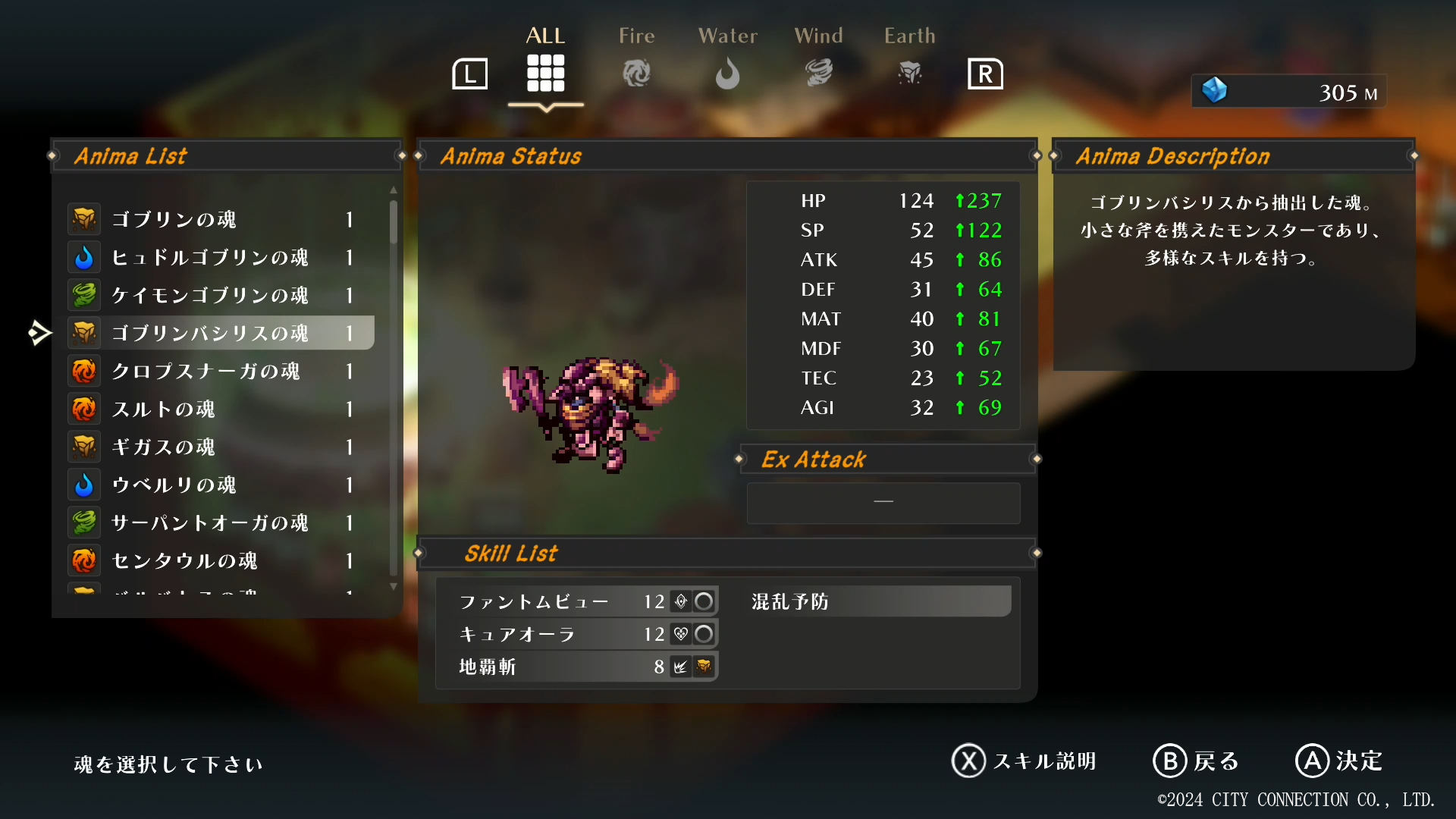The width and height of the screenshot is (1456, 819).
Task: Click the circle target toggle for ファントムビュー
Action: click(704, 601)
